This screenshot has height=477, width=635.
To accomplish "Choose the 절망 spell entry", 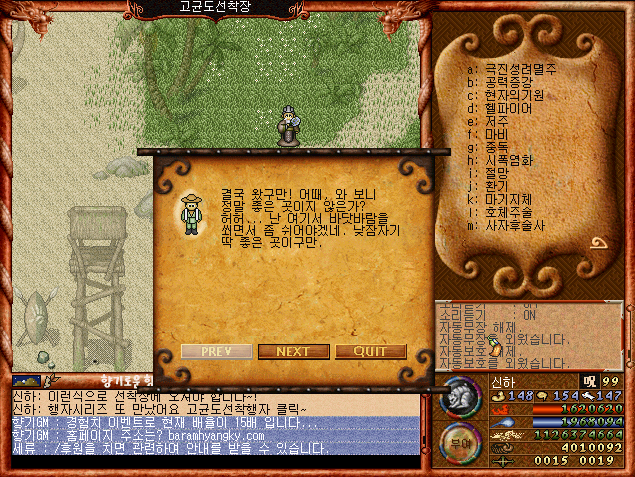I will (x=498, y=173).
